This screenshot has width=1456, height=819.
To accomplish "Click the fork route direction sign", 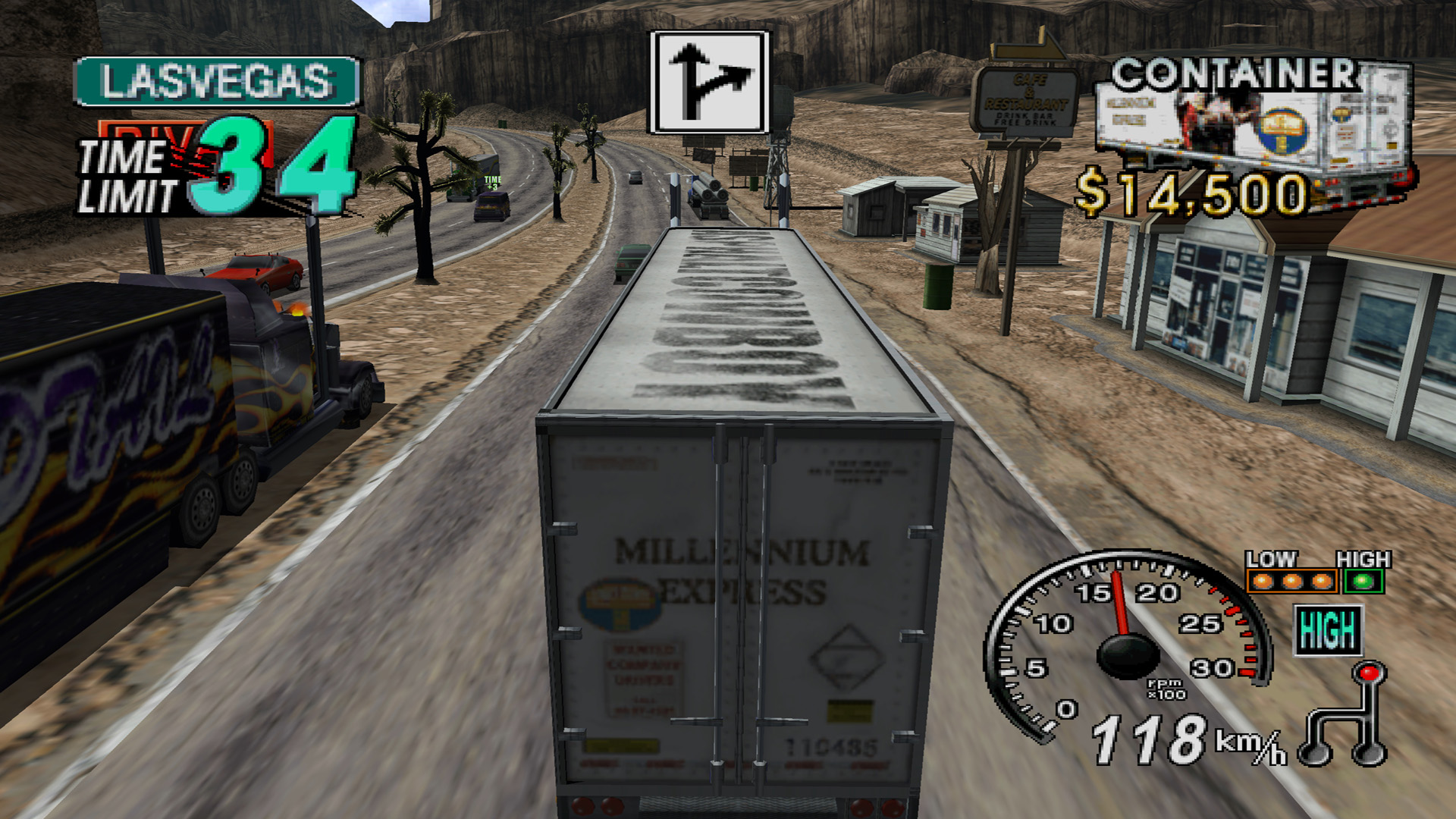I will point(708,82).
